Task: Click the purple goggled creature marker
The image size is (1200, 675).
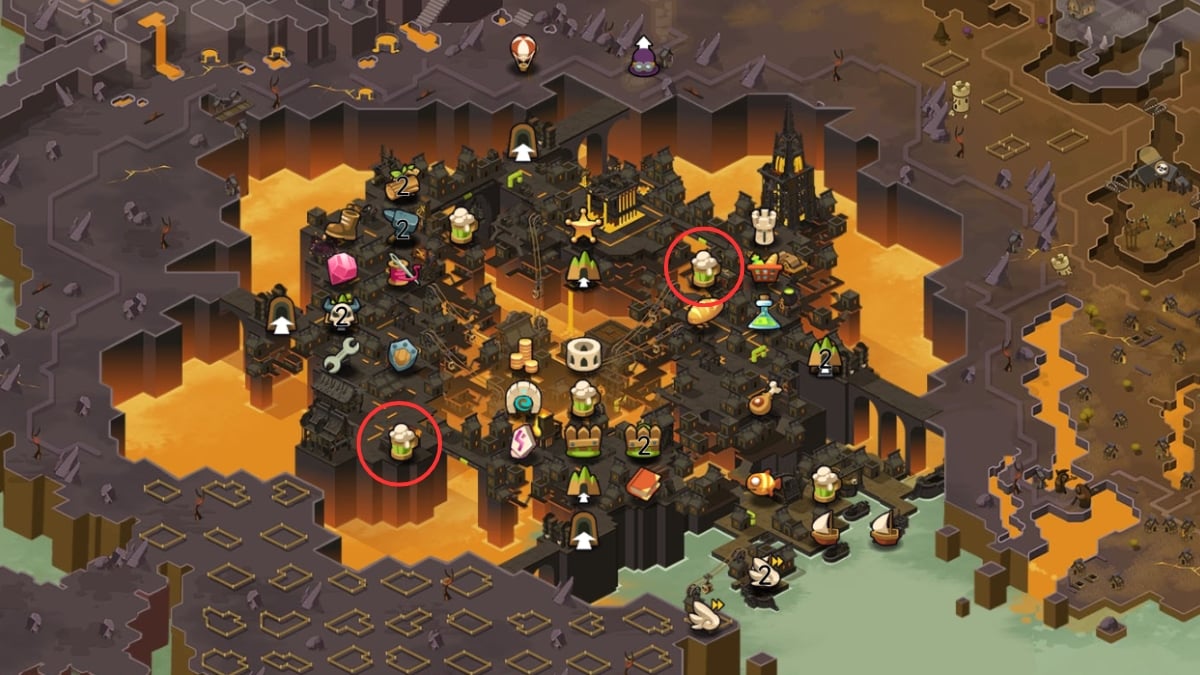Action: click(x=643, y=59)
